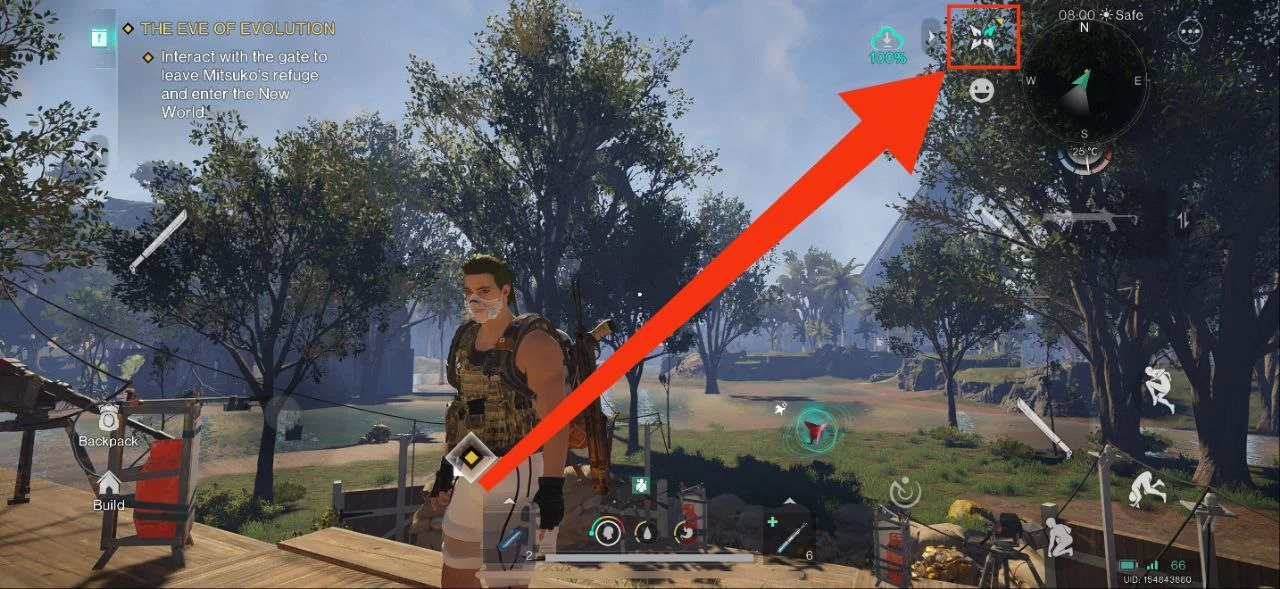Open the emoji emote menu
The height and width of the screenshot is (589, 1280).
[983, 91]
